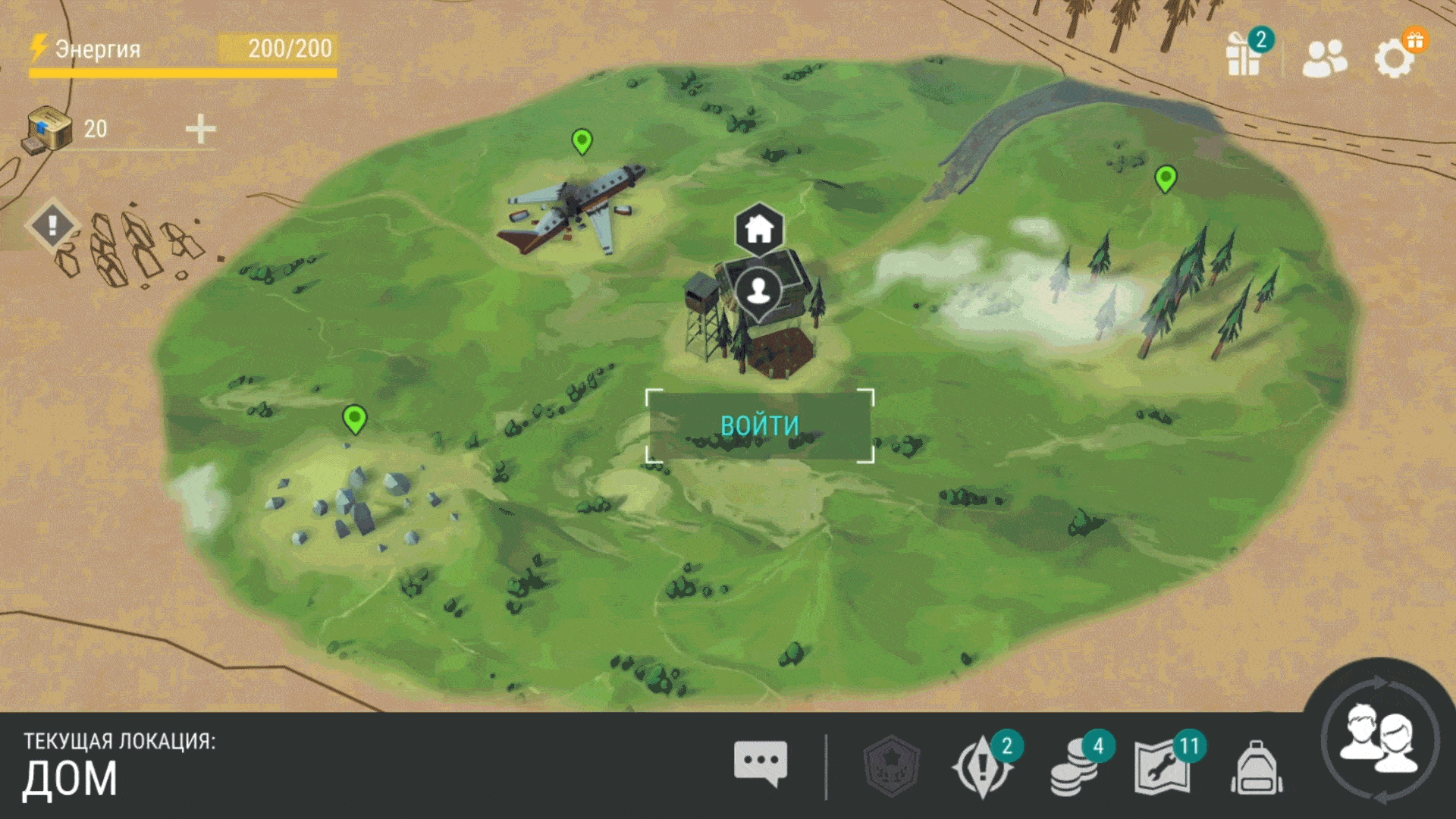Open the settings gear
1456x819 pixels.
1395,58
